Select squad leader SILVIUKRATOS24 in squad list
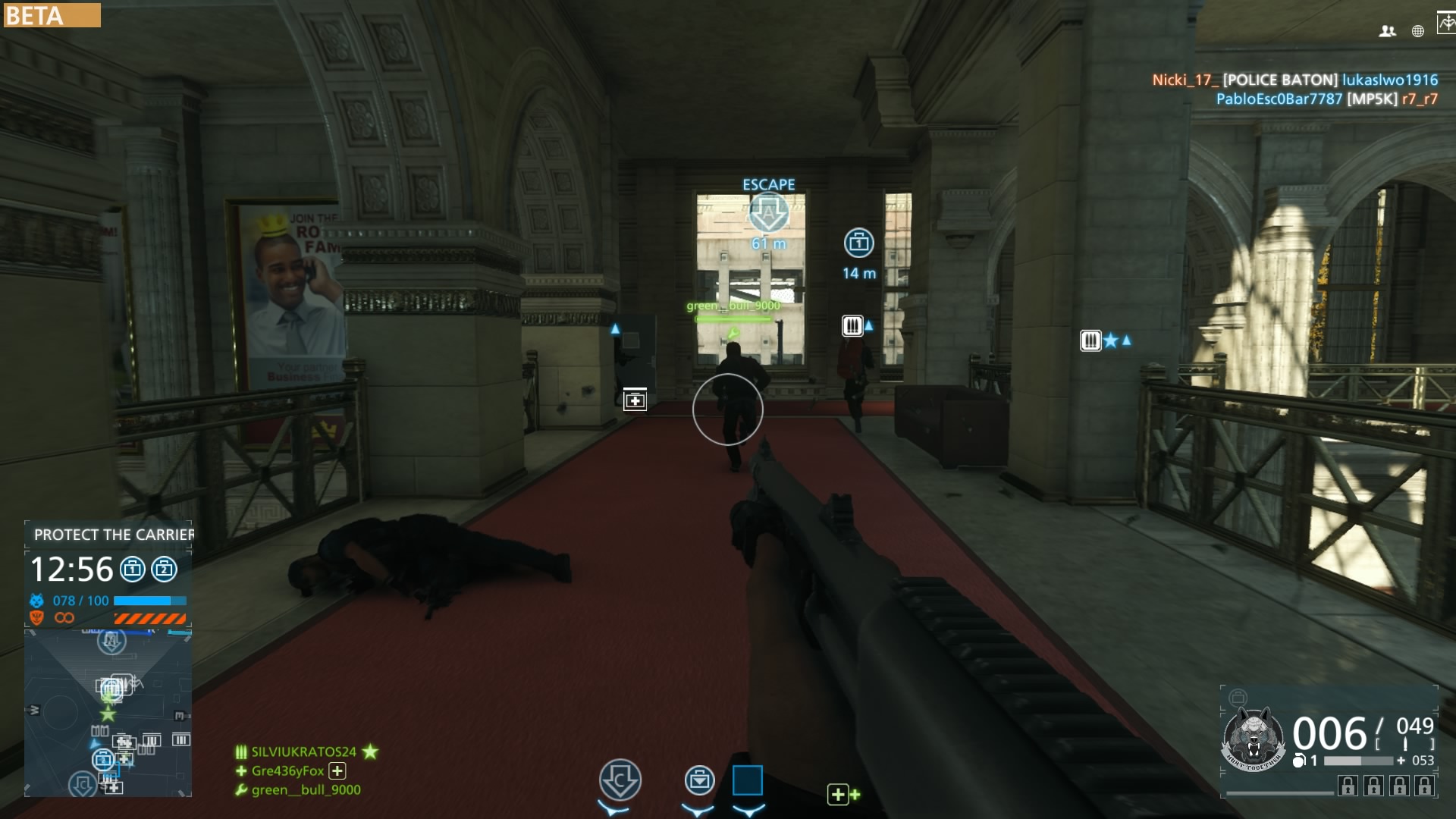The width and height of the screenshot is (1456, 819). [303, 752]
